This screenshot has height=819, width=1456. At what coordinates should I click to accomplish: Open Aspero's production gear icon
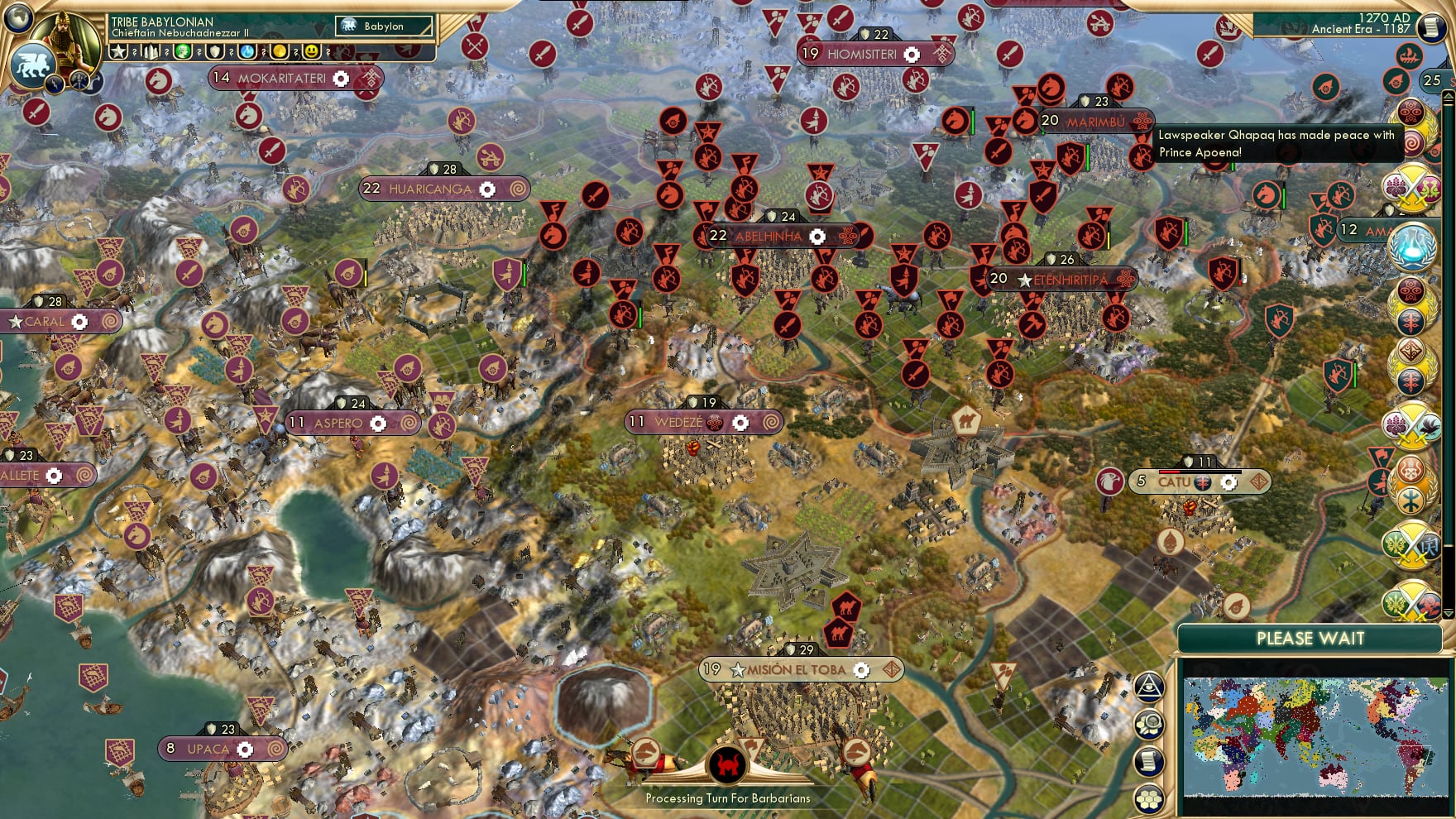[x=380, y=423]
